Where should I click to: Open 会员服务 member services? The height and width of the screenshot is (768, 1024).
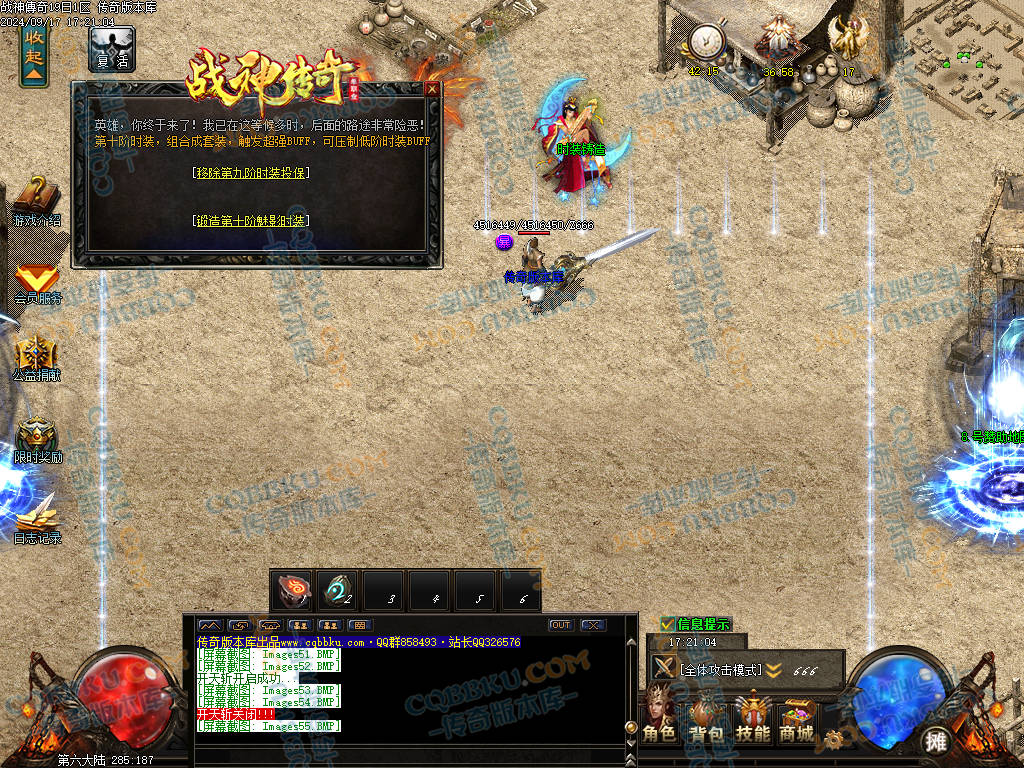pos(37,283)
